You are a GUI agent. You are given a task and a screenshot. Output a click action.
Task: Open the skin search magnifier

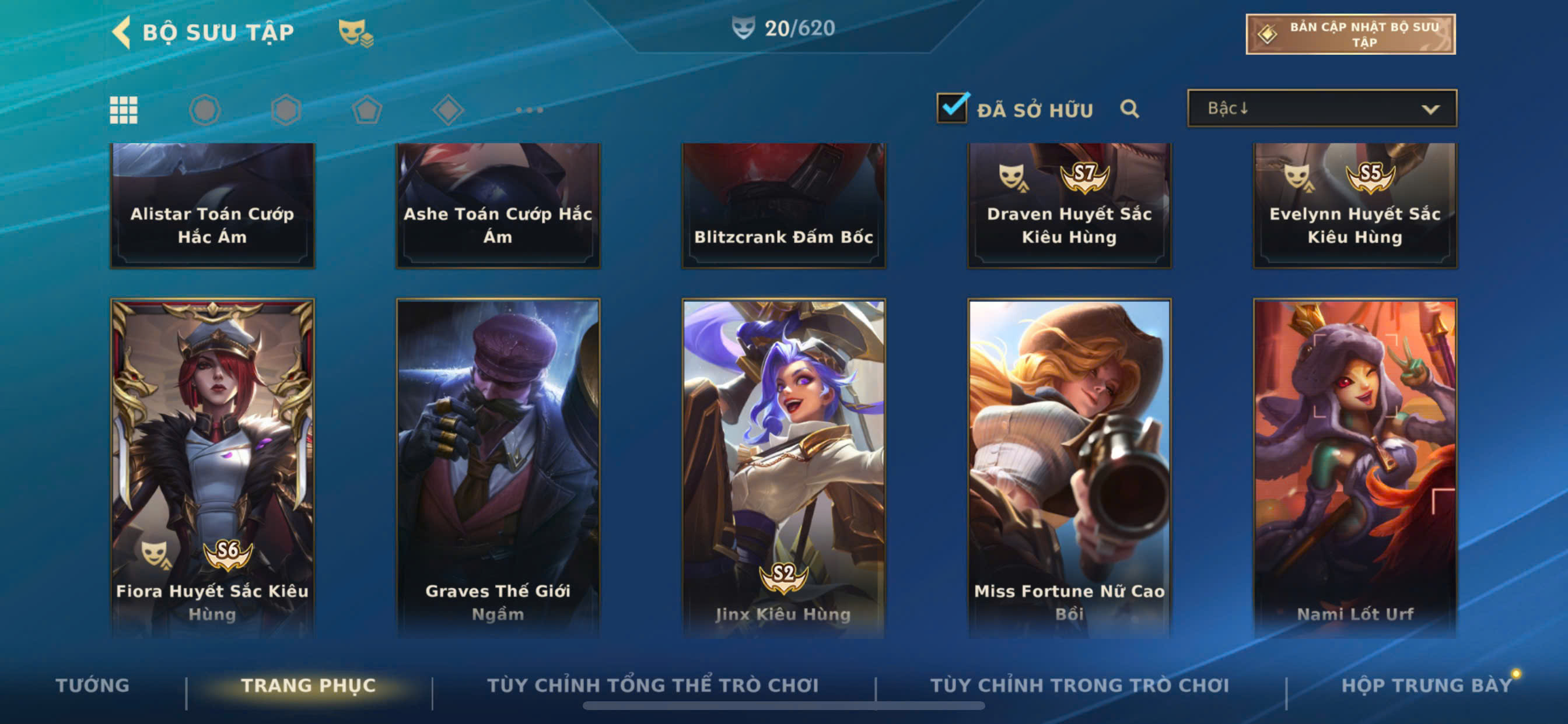(1129, 109)
